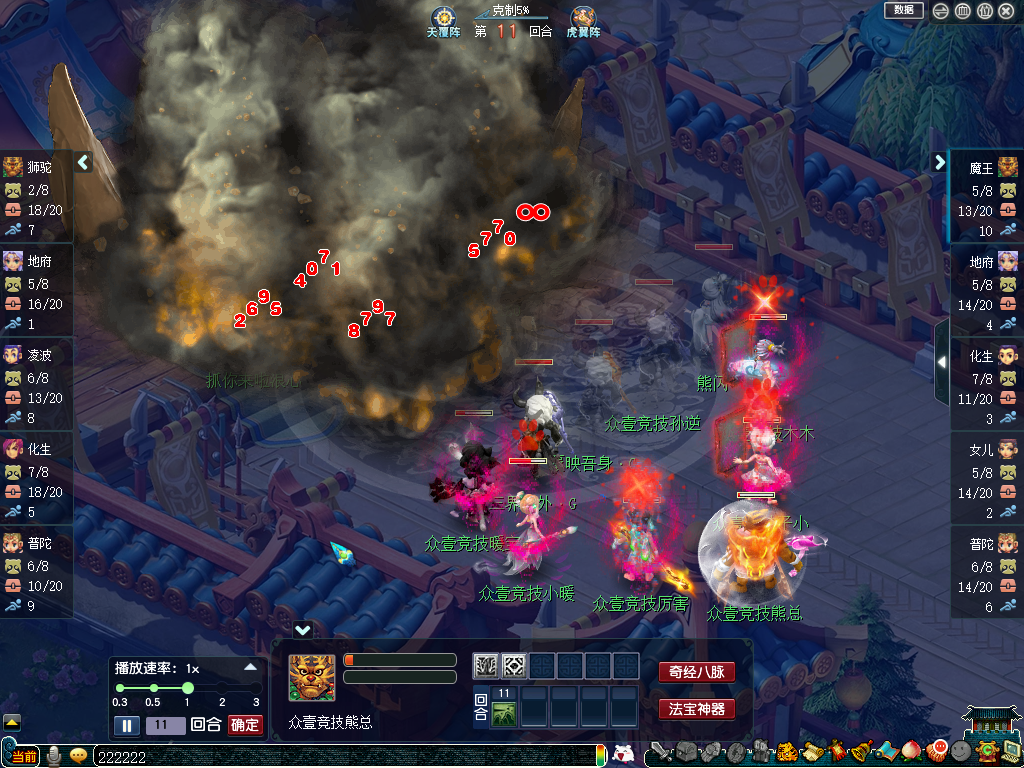Viewport: 1024px width, 768px height.
Task: Open the sword icon in bottom toolbar
Action: 661,752
